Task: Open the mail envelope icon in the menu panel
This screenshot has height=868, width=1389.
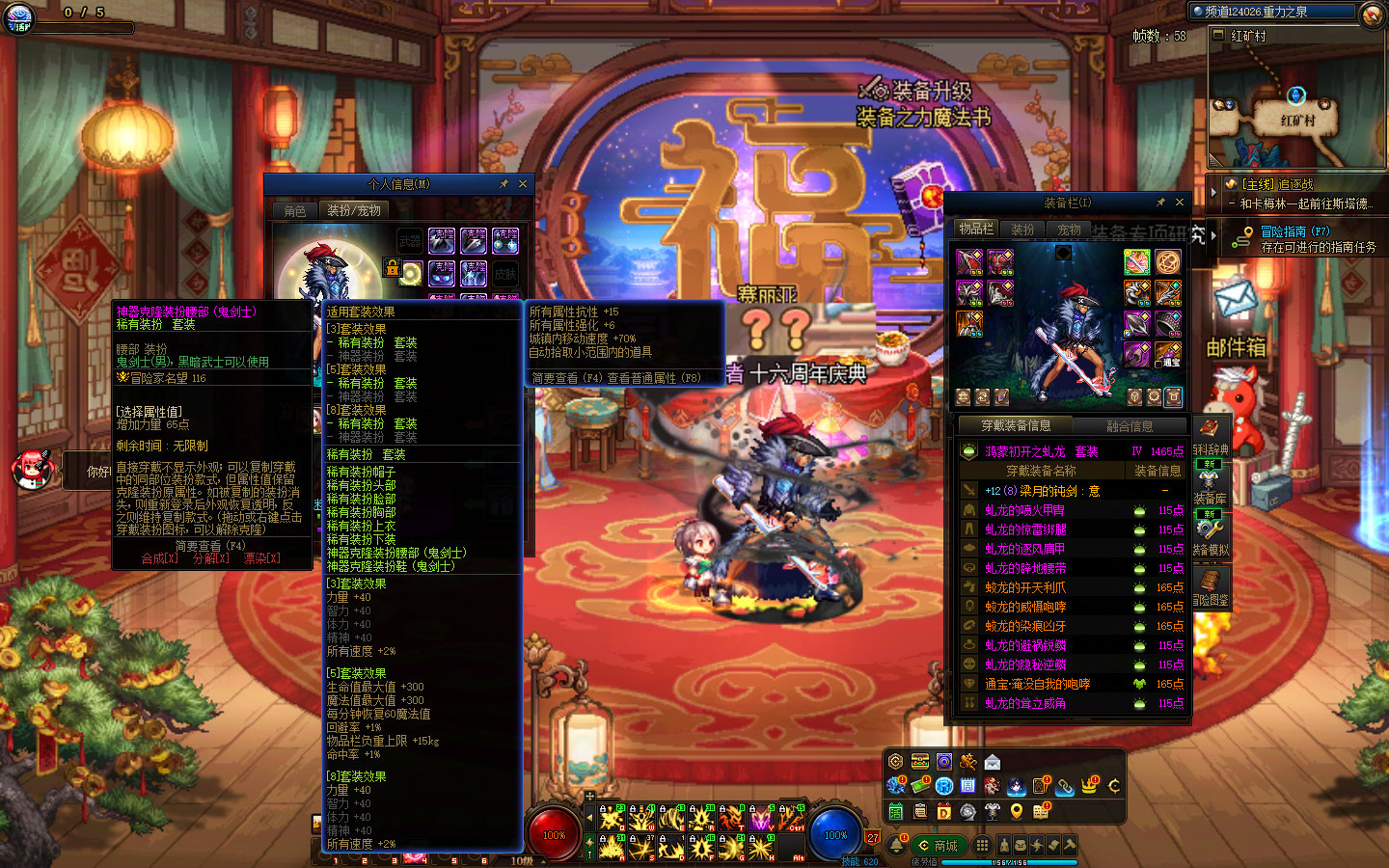Action: pos(993,762)
